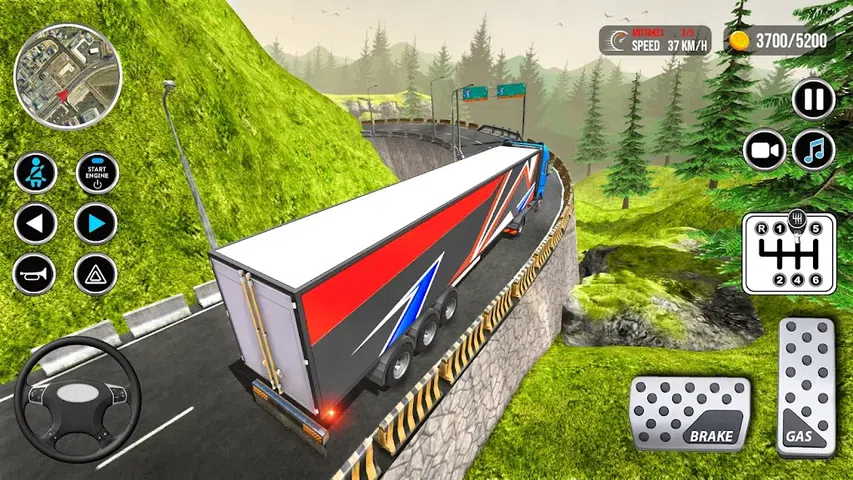This screenshot has height=480, width=853.
Task: Activate the left turn indicator arrow
Action: [x=35, y=223]
